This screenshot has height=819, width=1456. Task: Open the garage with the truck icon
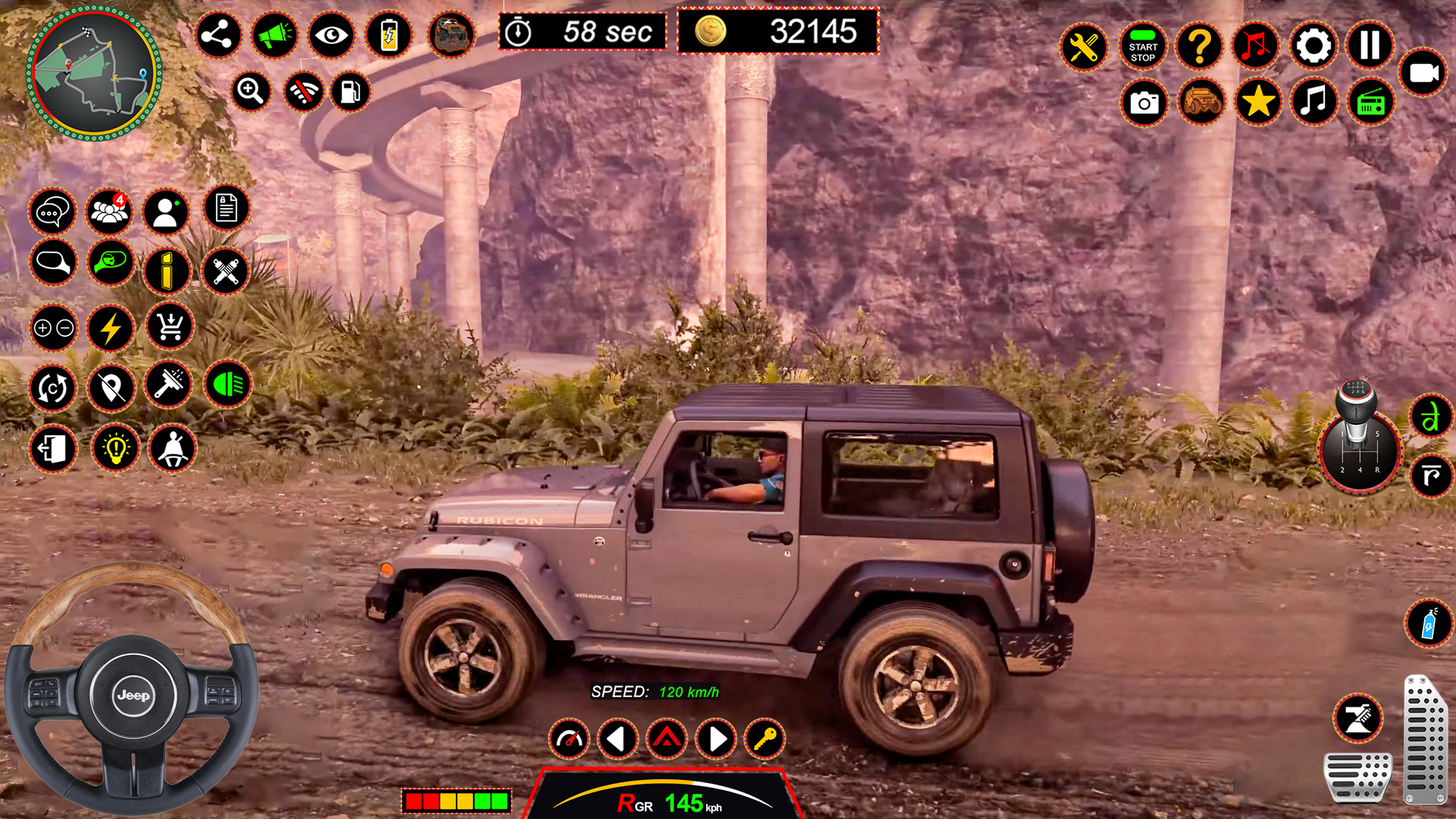(1201, 102)
